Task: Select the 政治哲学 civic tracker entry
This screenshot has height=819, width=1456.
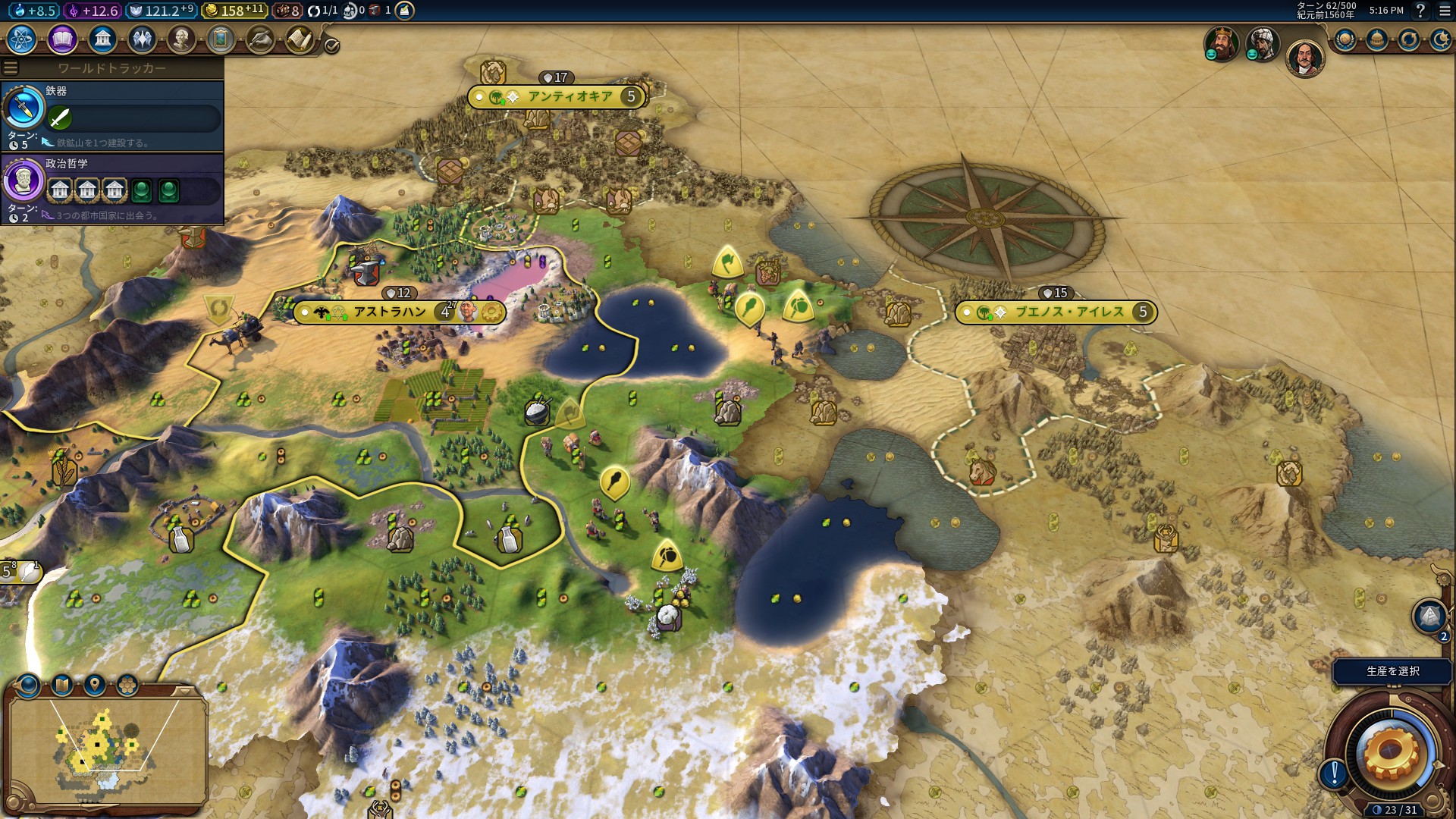Action: tap(112, 188)
